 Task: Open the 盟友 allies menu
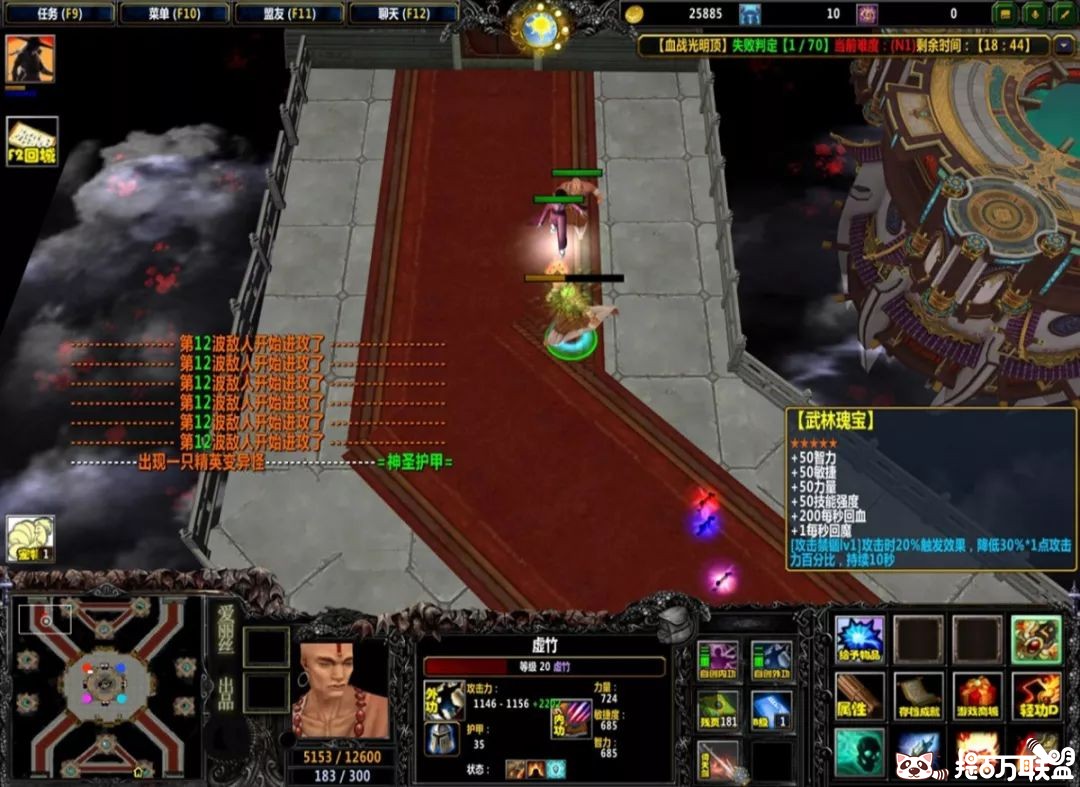tap(290, 14)
